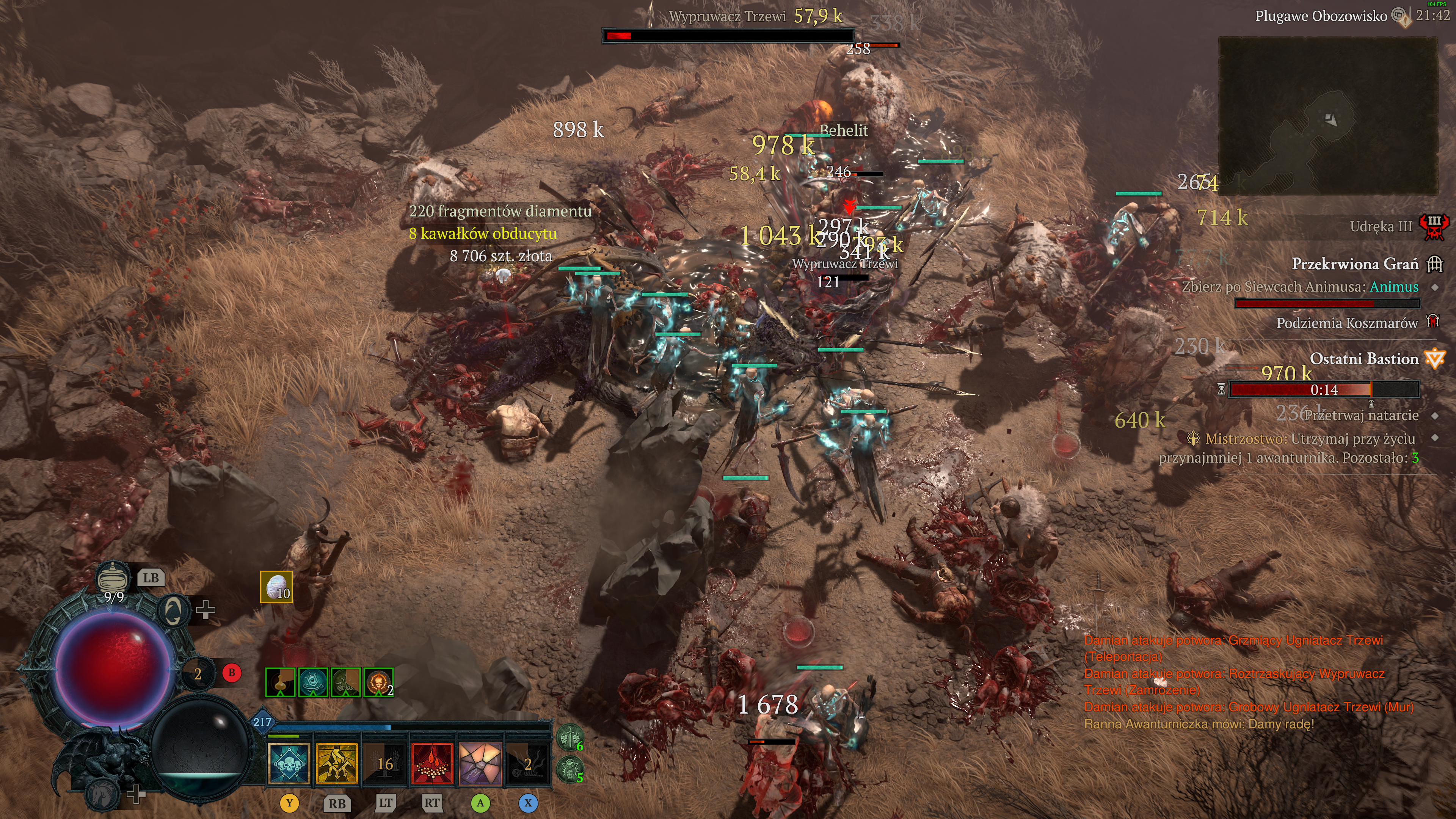
Task: Click the skeleton tendrils skill slot
Action: pyautogui.click(x=527, y=764)
